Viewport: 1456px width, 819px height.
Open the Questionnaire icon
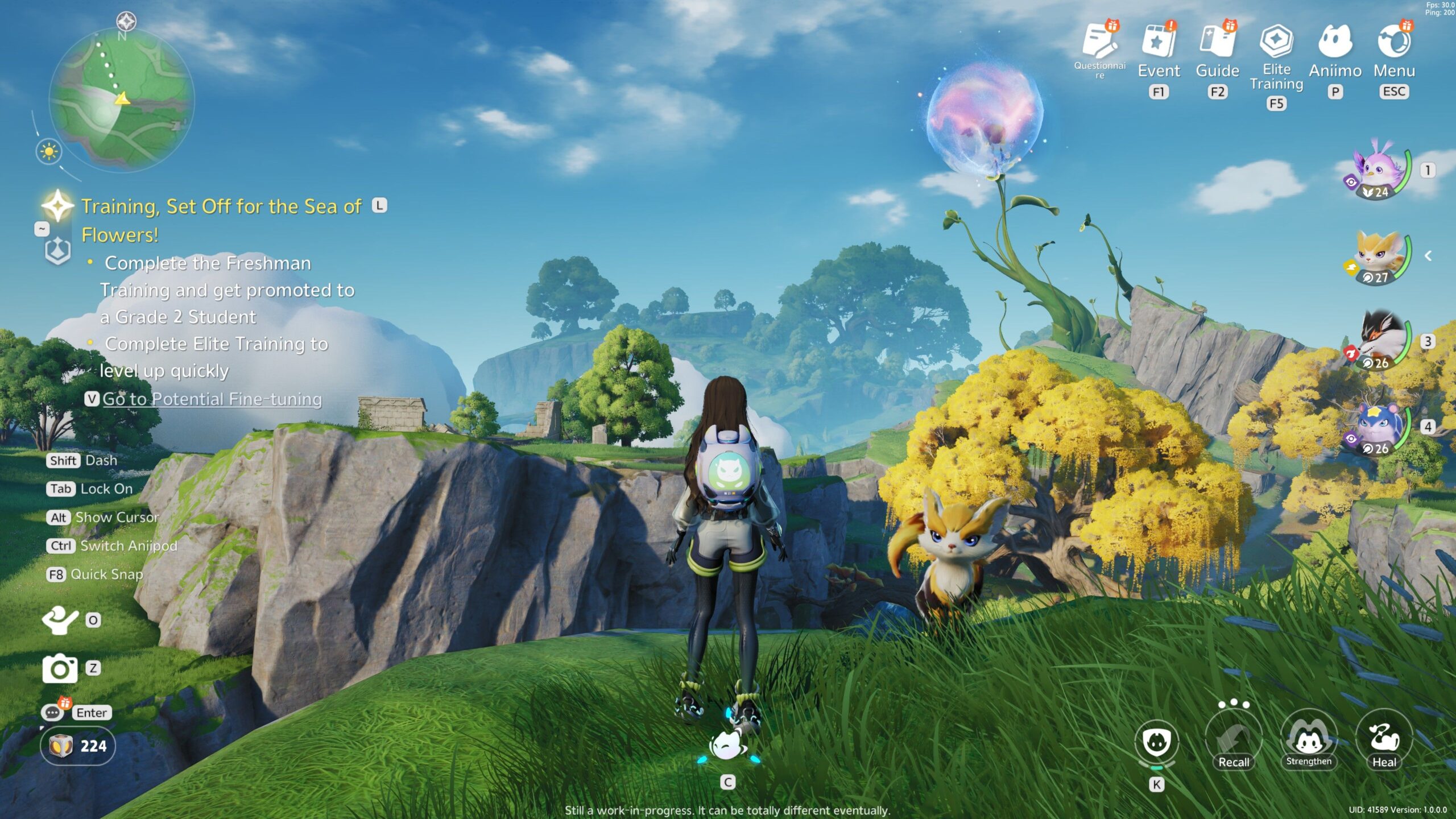(1100, 42)
